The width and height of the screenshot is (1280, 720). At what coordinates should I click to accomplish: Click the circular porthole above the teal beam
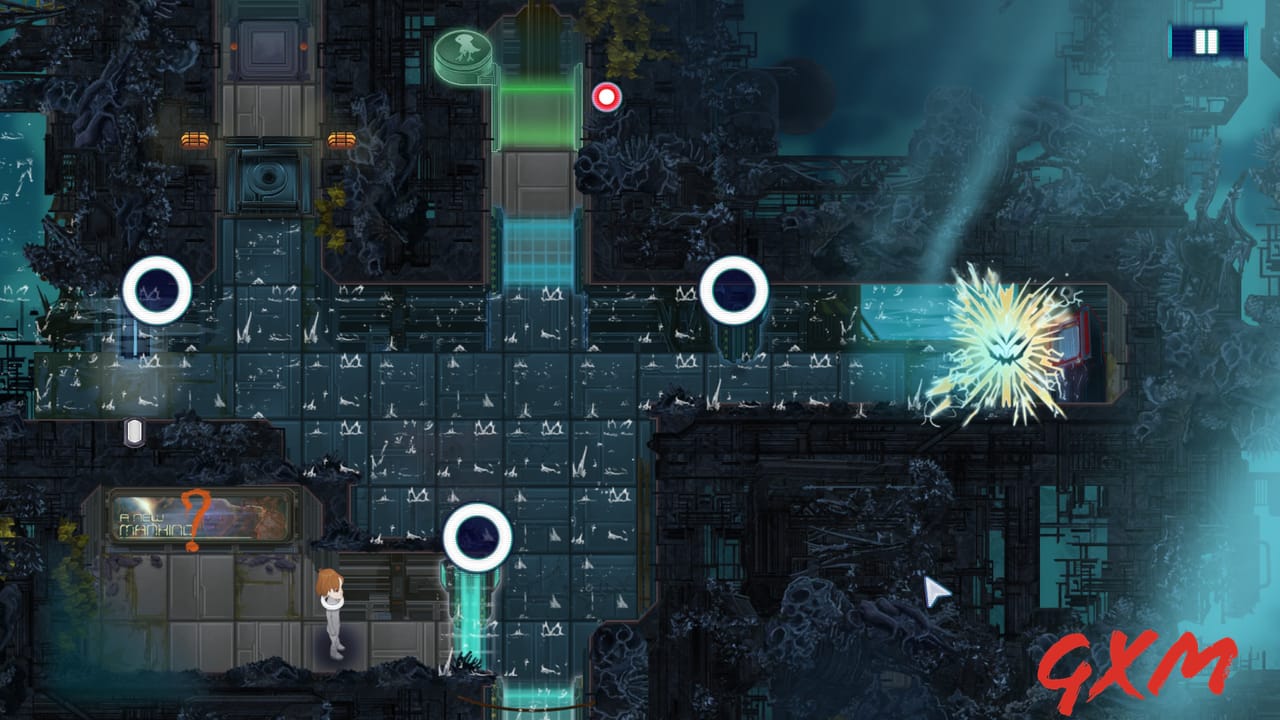[x=478, y=536]
